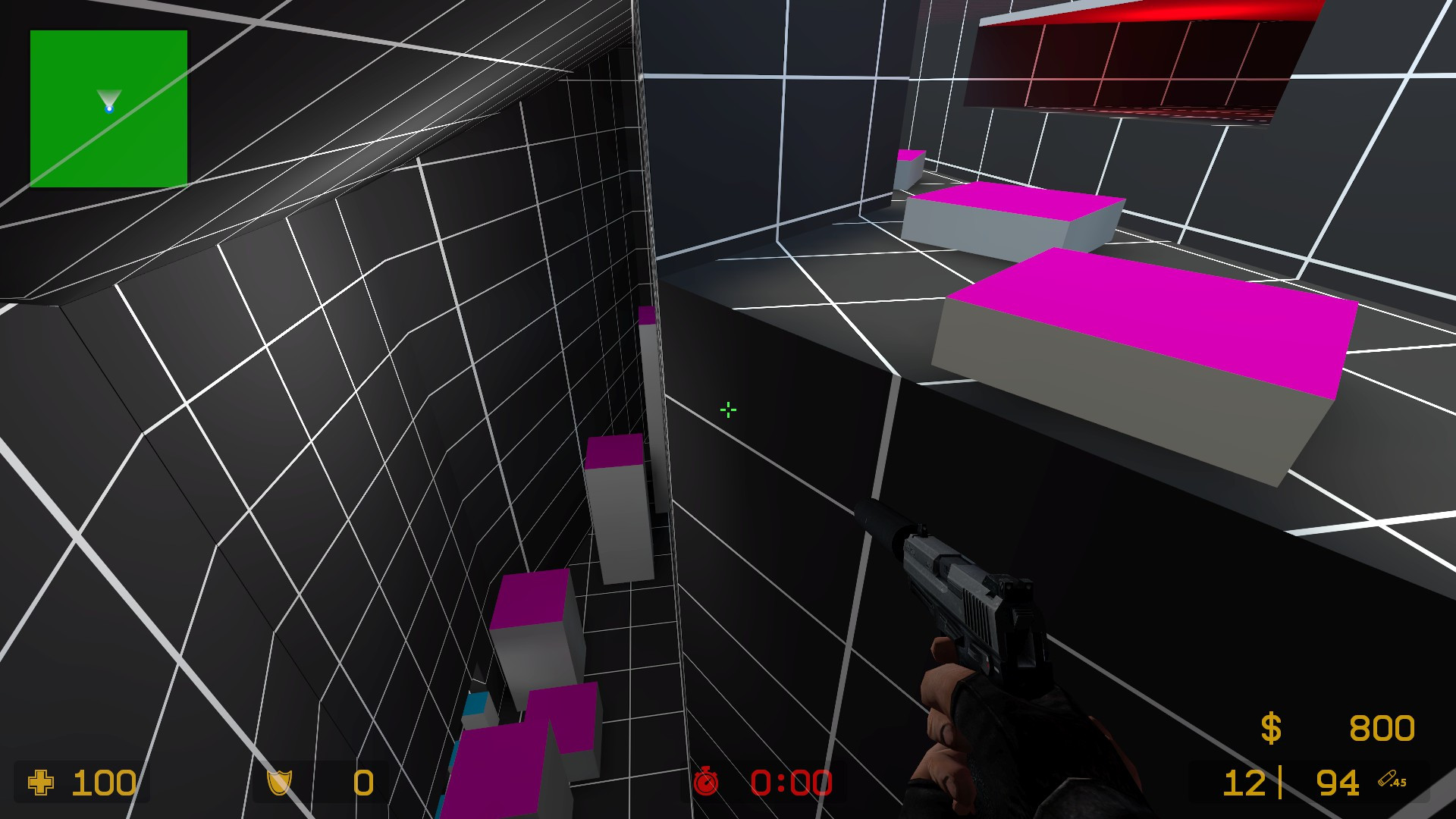
Task: Click the armor shield icon
Action: pyautogui.click(x=280, y=783)
